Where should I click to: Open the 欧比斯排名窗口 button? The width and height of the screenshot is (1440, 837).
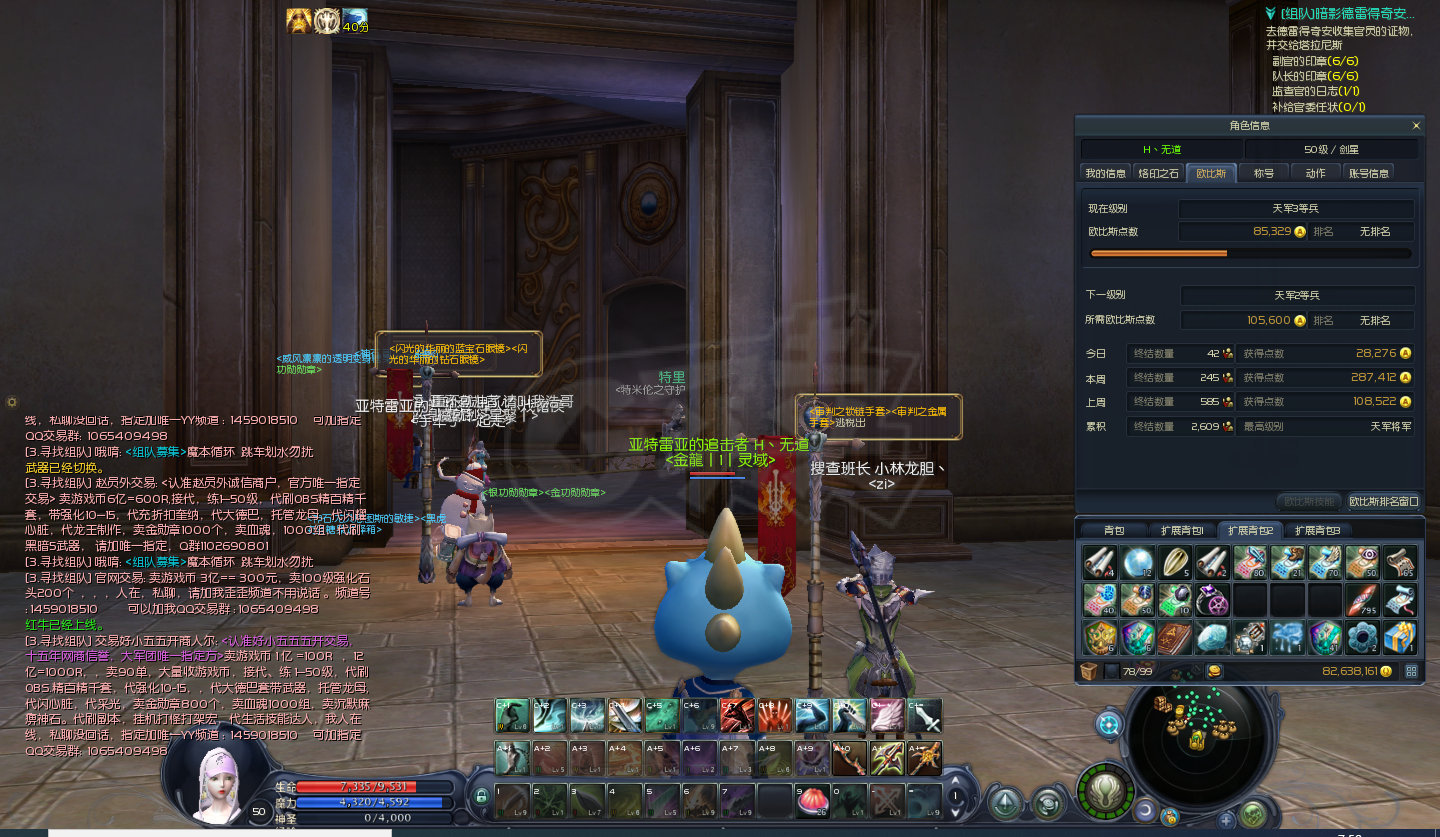coord(1383,501)
